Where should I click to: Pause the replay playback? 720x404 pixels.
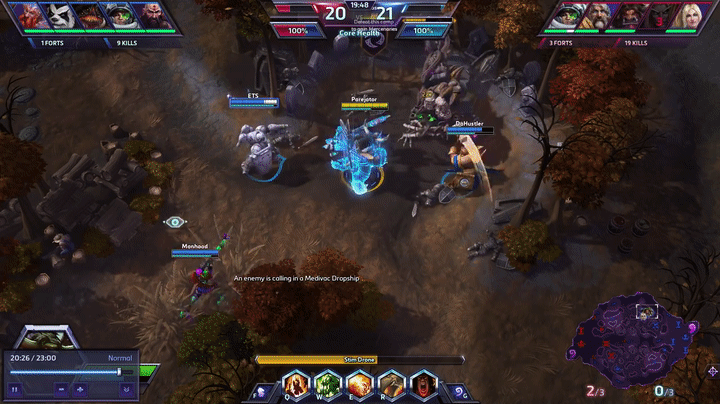pyautogui.click(x=15, y=388)
